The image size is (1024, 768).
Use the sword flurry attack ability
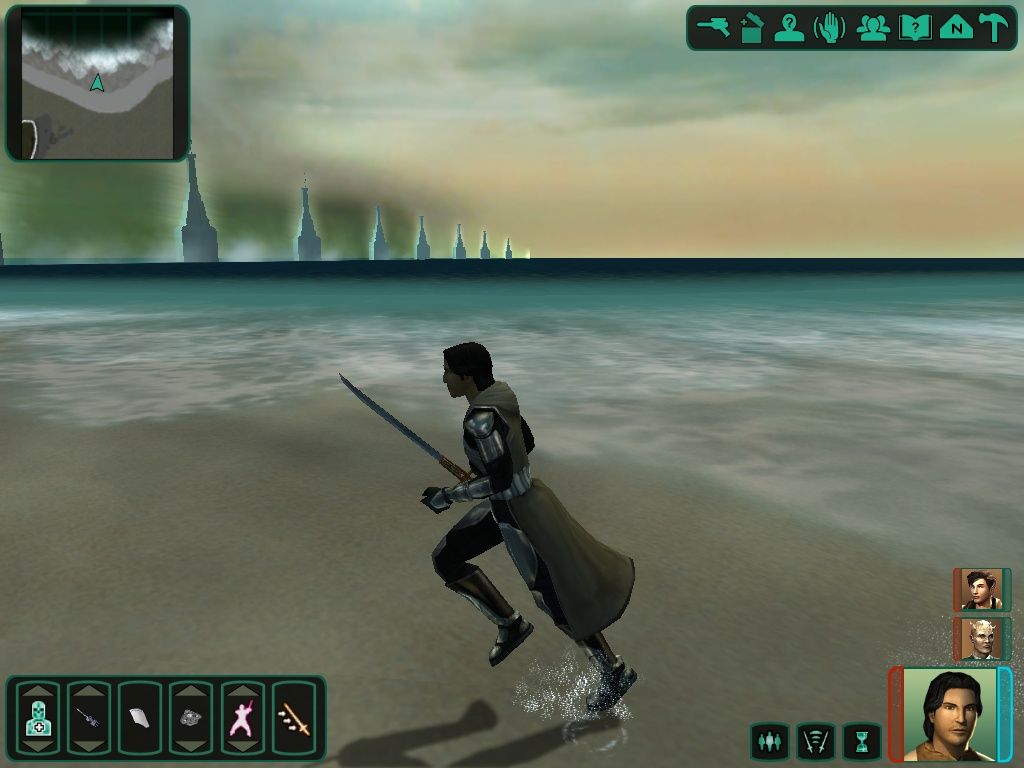click(294, 718)
